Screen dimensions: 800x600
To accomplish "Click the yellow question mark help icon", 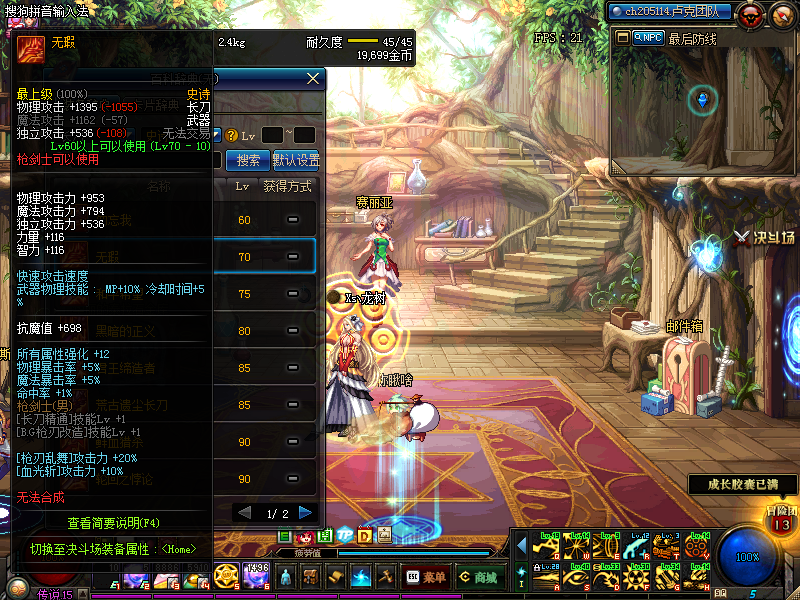I will pyautogui.click(x=231, y=135).
